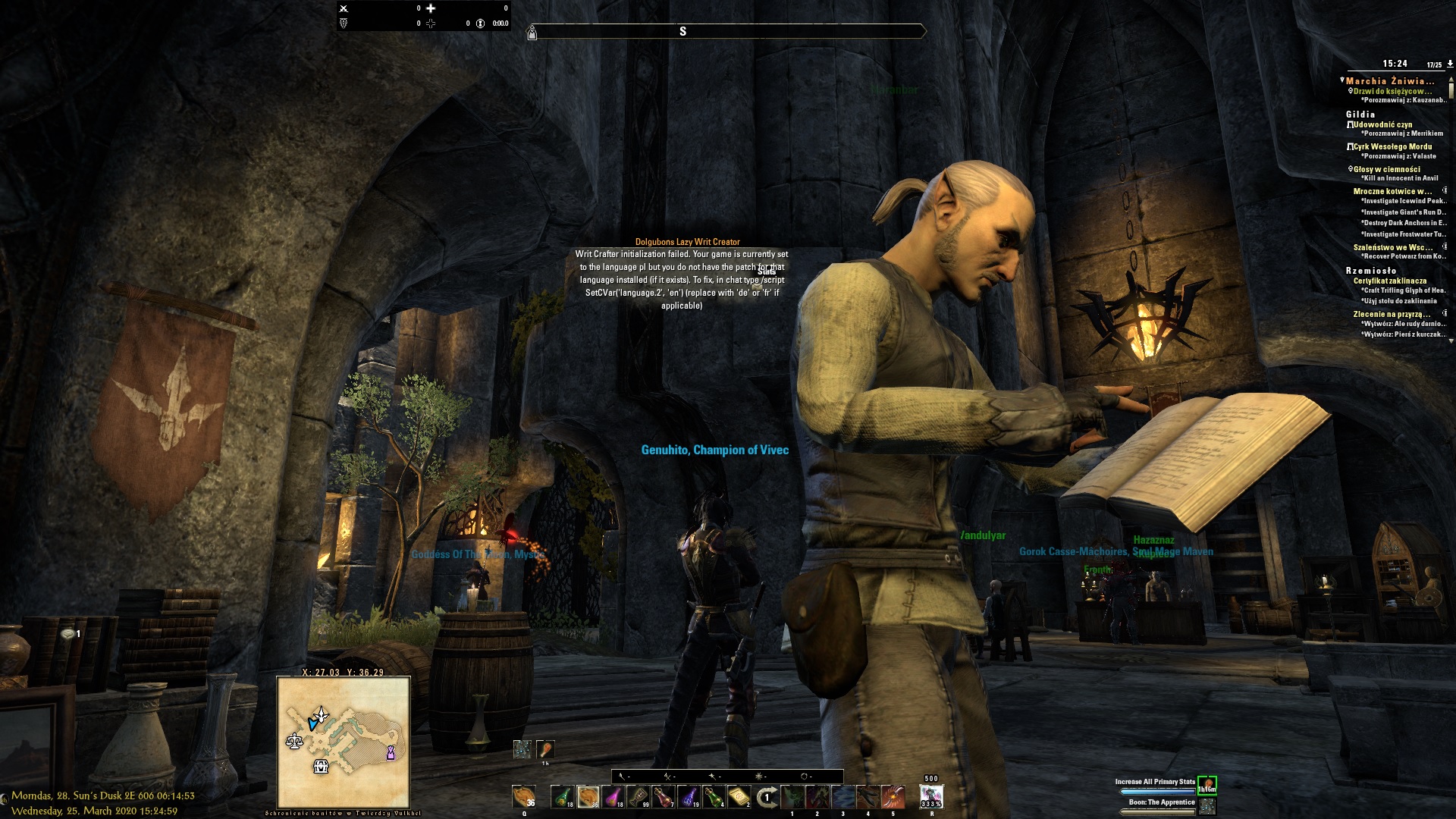Image resolution: width=1456 pixels, height=819 pixels.
Task: Click the download arrow atop quest tracker
Action: coord(1450,64)
